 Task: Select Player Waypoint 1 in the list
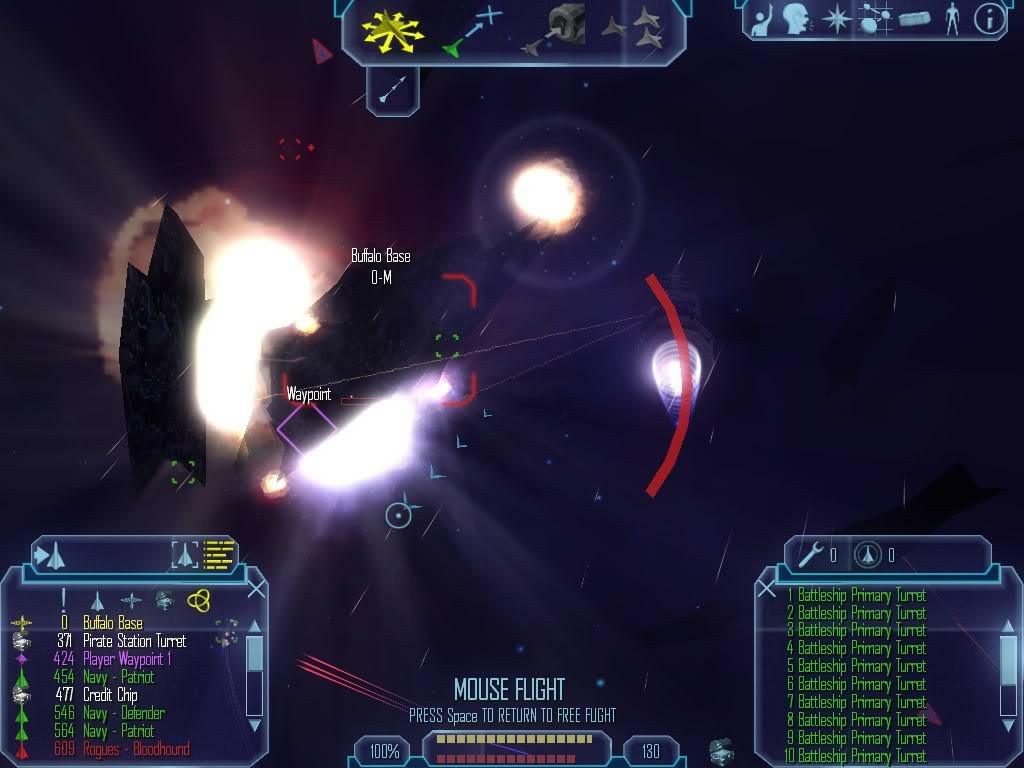[x=126, y=659]
